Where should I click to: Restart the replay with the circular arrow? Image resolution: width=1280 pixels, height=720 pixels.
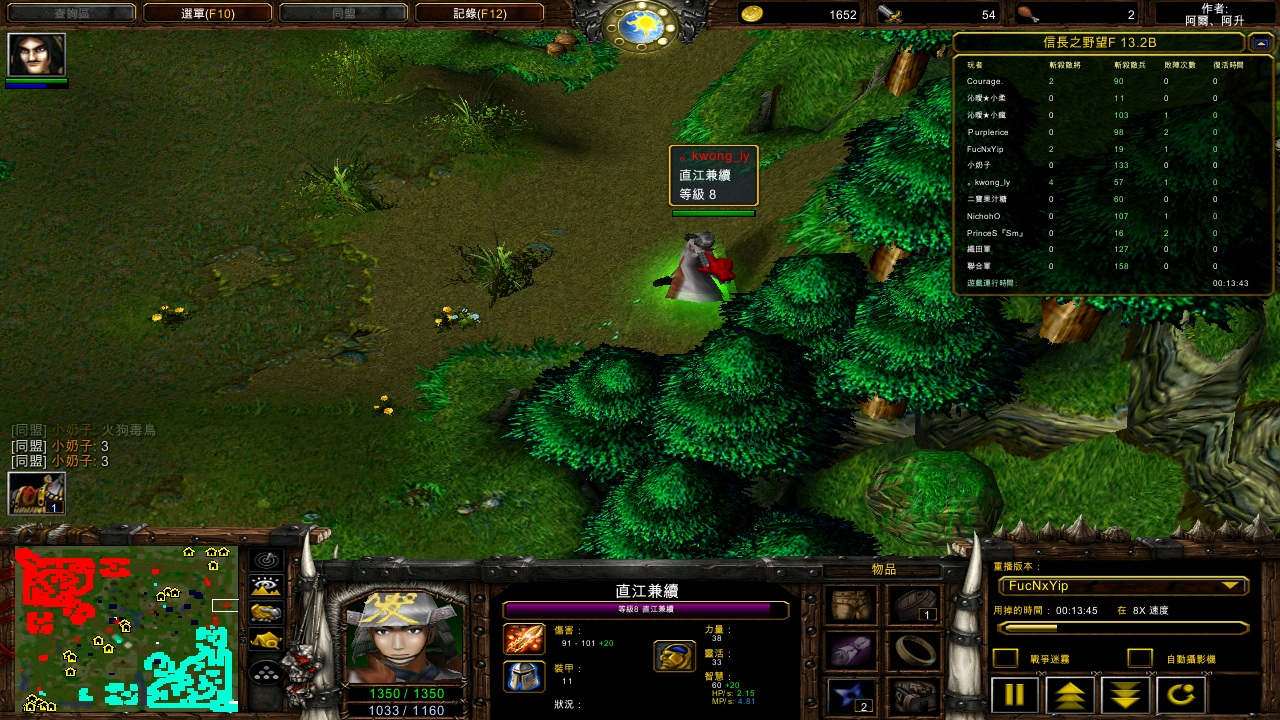point(1180,695)
